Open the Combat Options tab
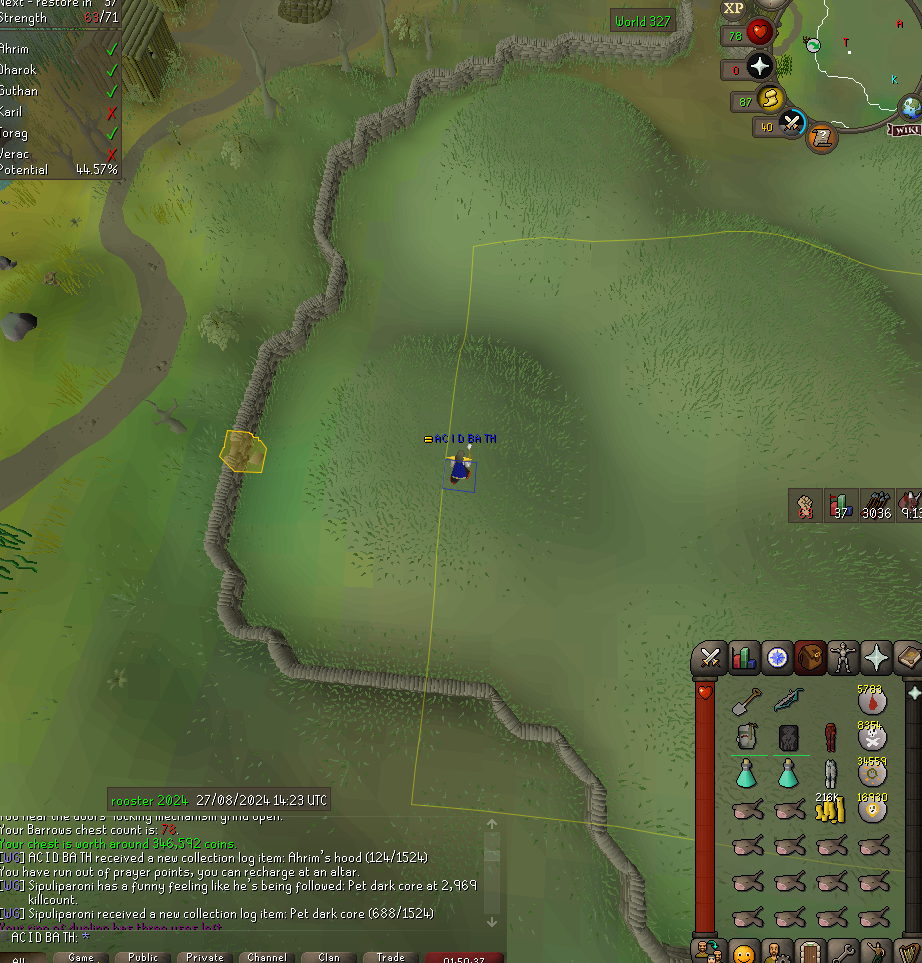The image size is (922, 963). [x=710, y=658]
